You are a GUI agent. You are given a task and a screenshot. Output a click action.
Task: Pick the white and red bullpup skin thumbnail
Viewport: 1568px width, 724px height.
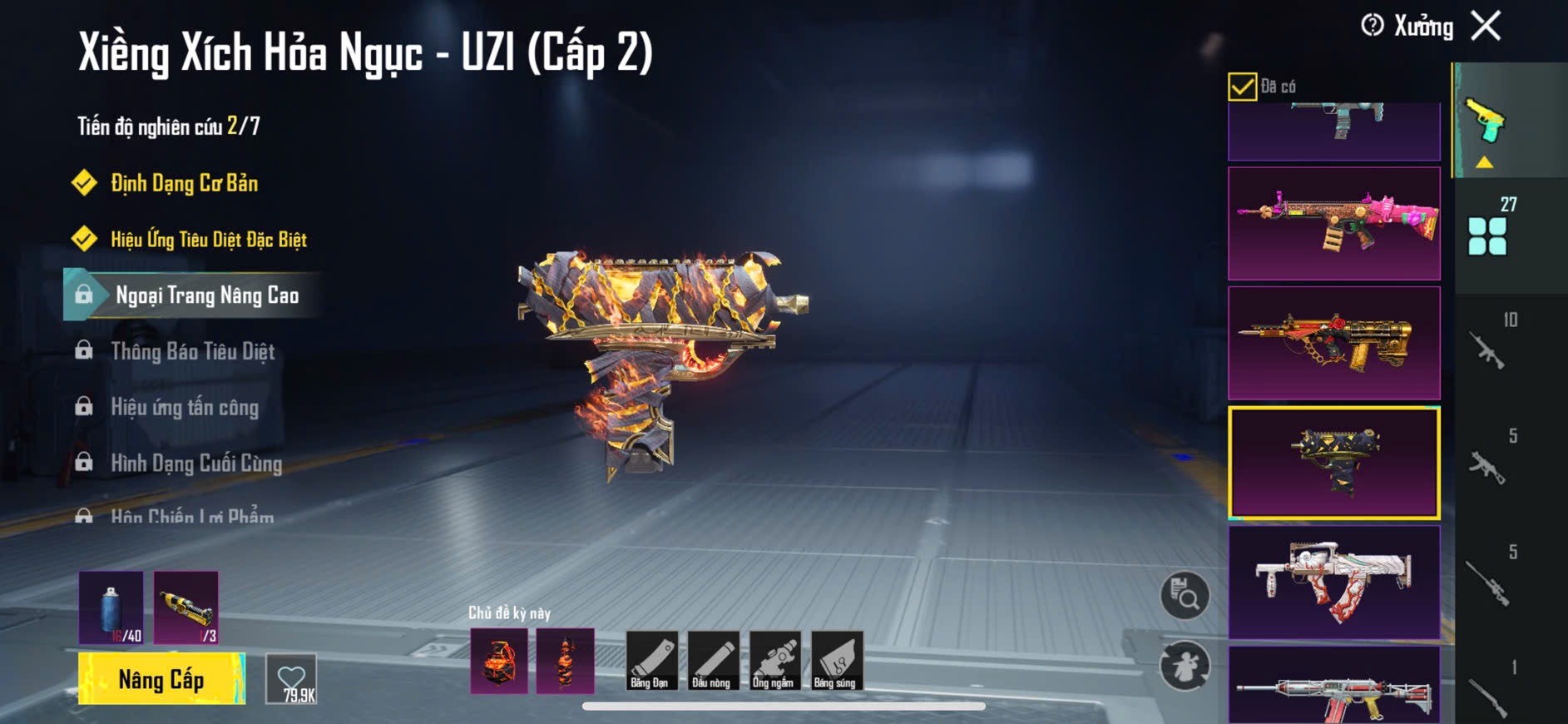[1333, 582]
